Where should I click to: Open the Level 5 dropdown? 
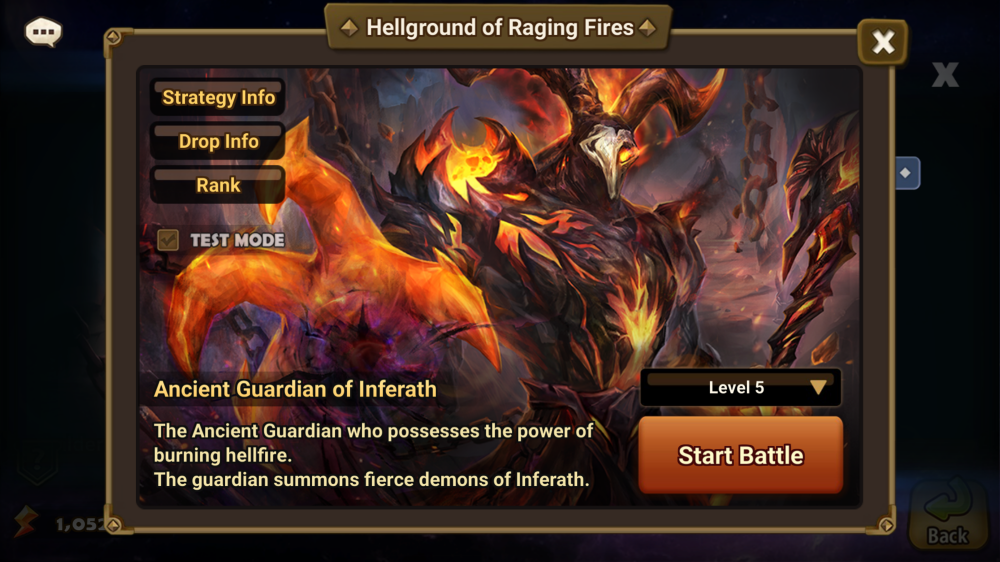(x=740, y=388)
